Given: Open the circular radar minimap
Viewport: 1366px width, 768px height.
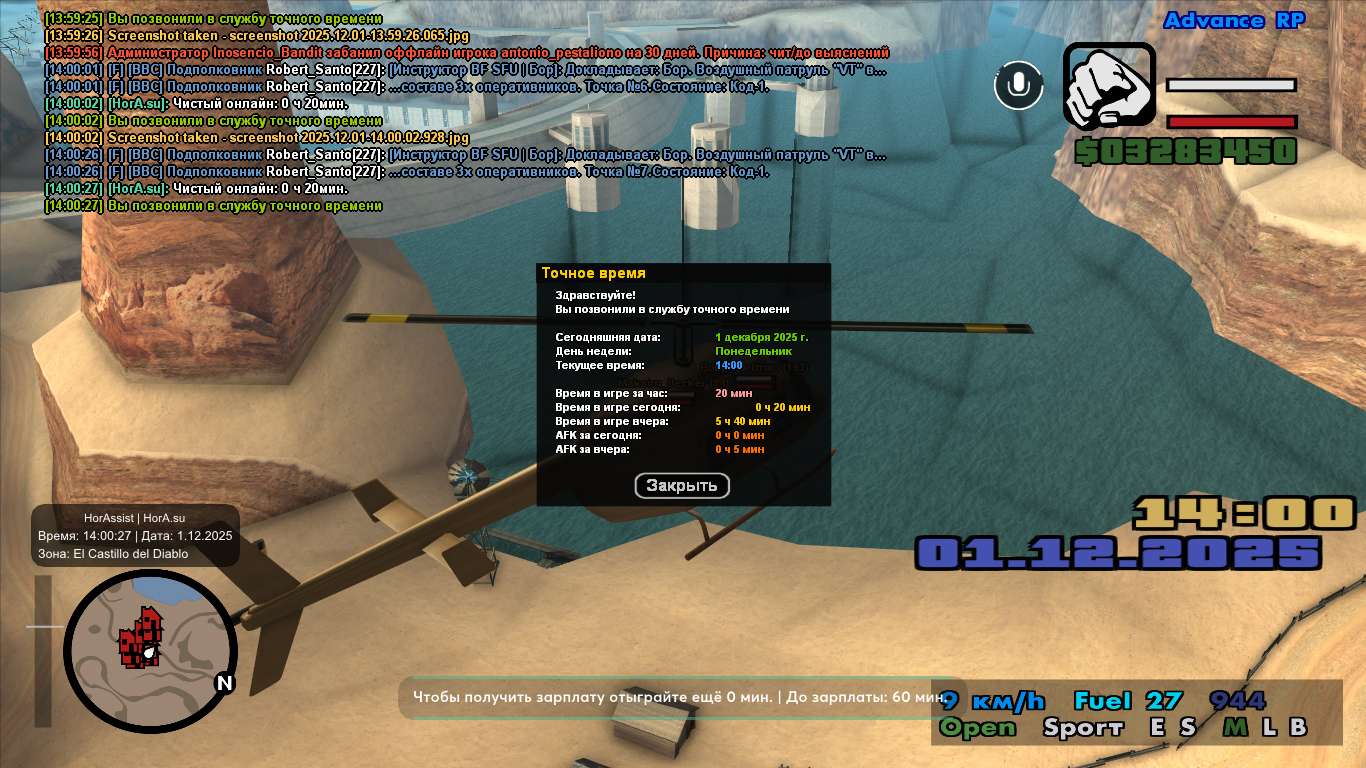Looking at the screenshot, I should point(150,649).
